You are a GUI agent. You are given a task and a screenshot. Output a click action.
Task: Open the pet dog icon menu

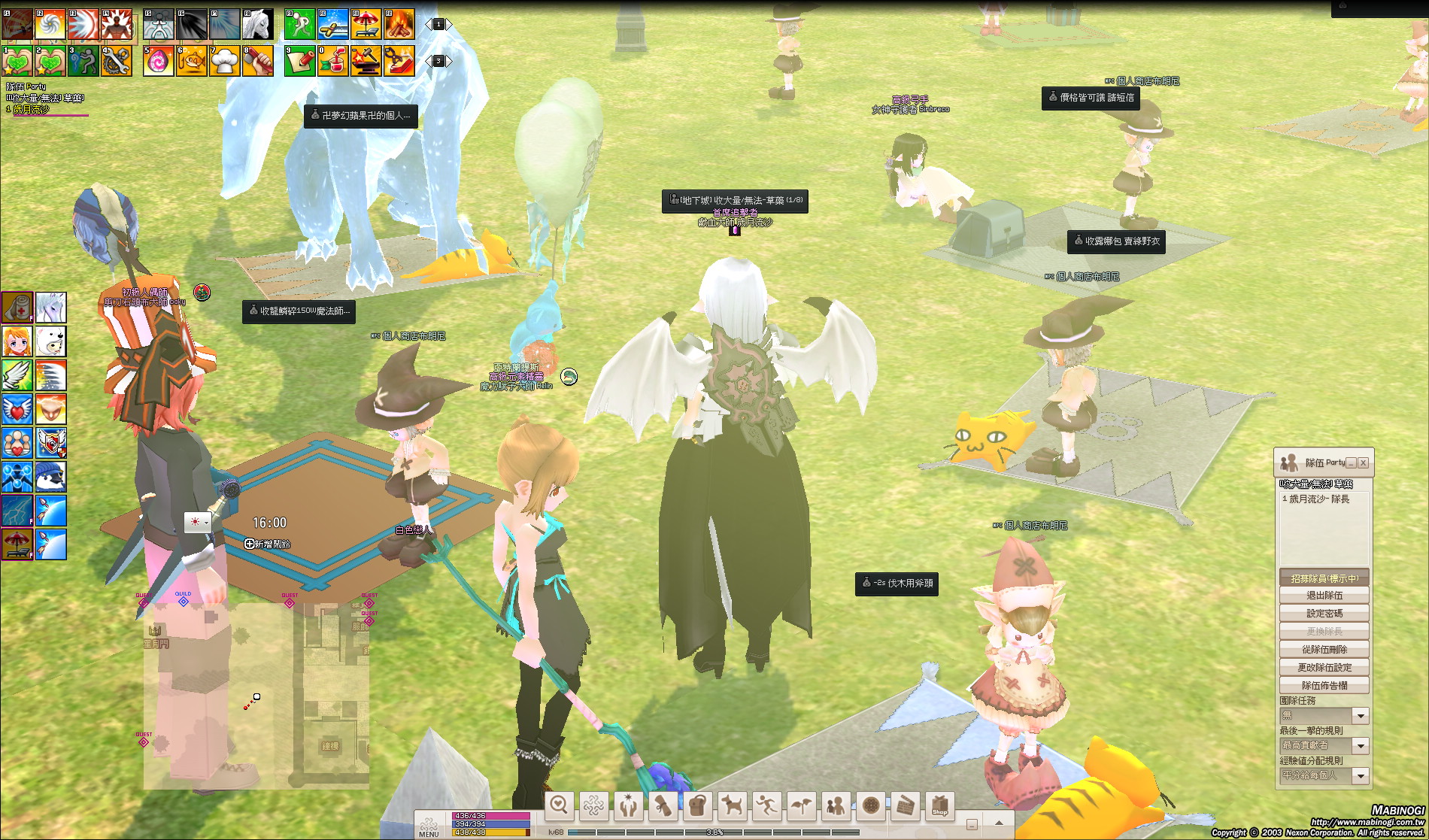click(x=732, y=806)
